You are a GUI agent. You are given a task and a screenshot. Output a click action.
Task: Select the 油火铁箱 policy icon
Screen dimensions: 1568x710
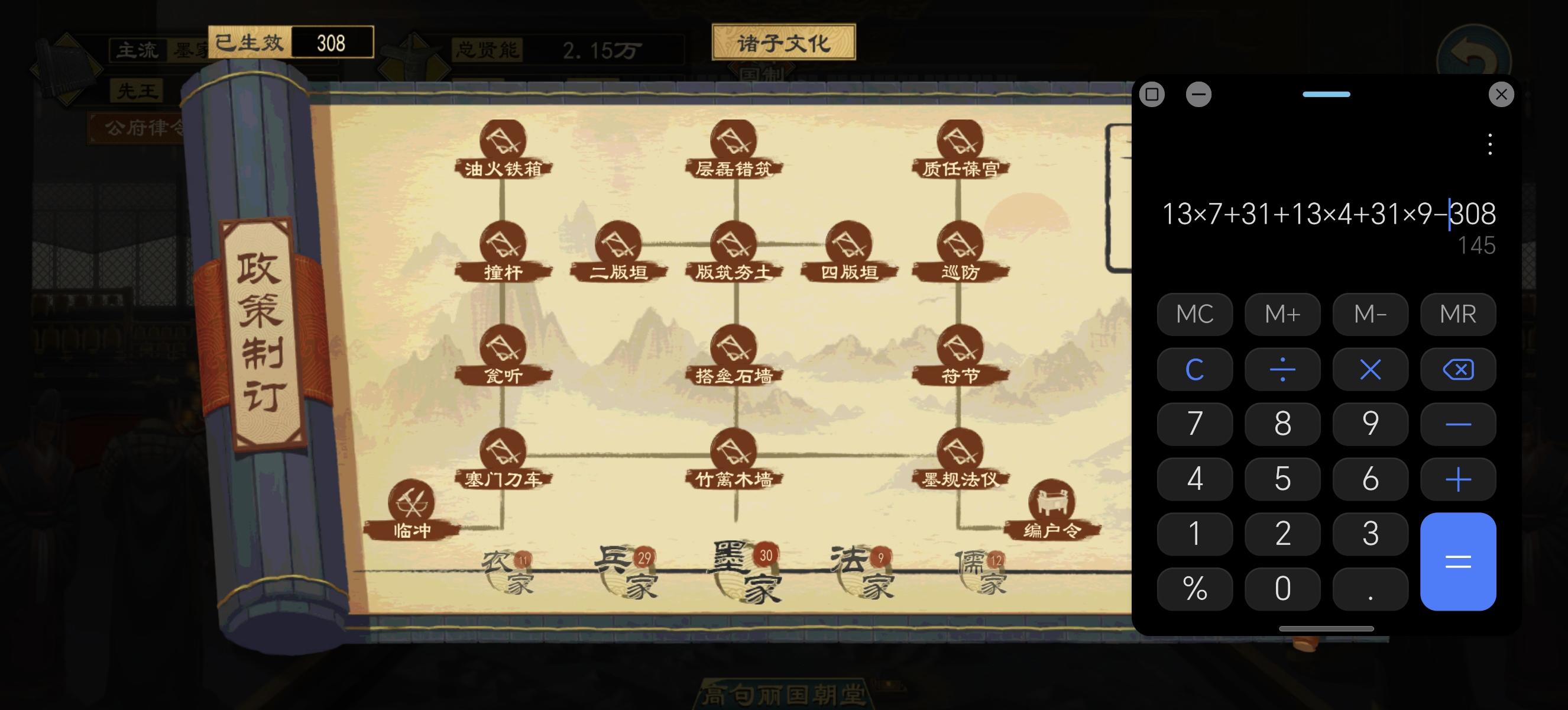point(503,141)
